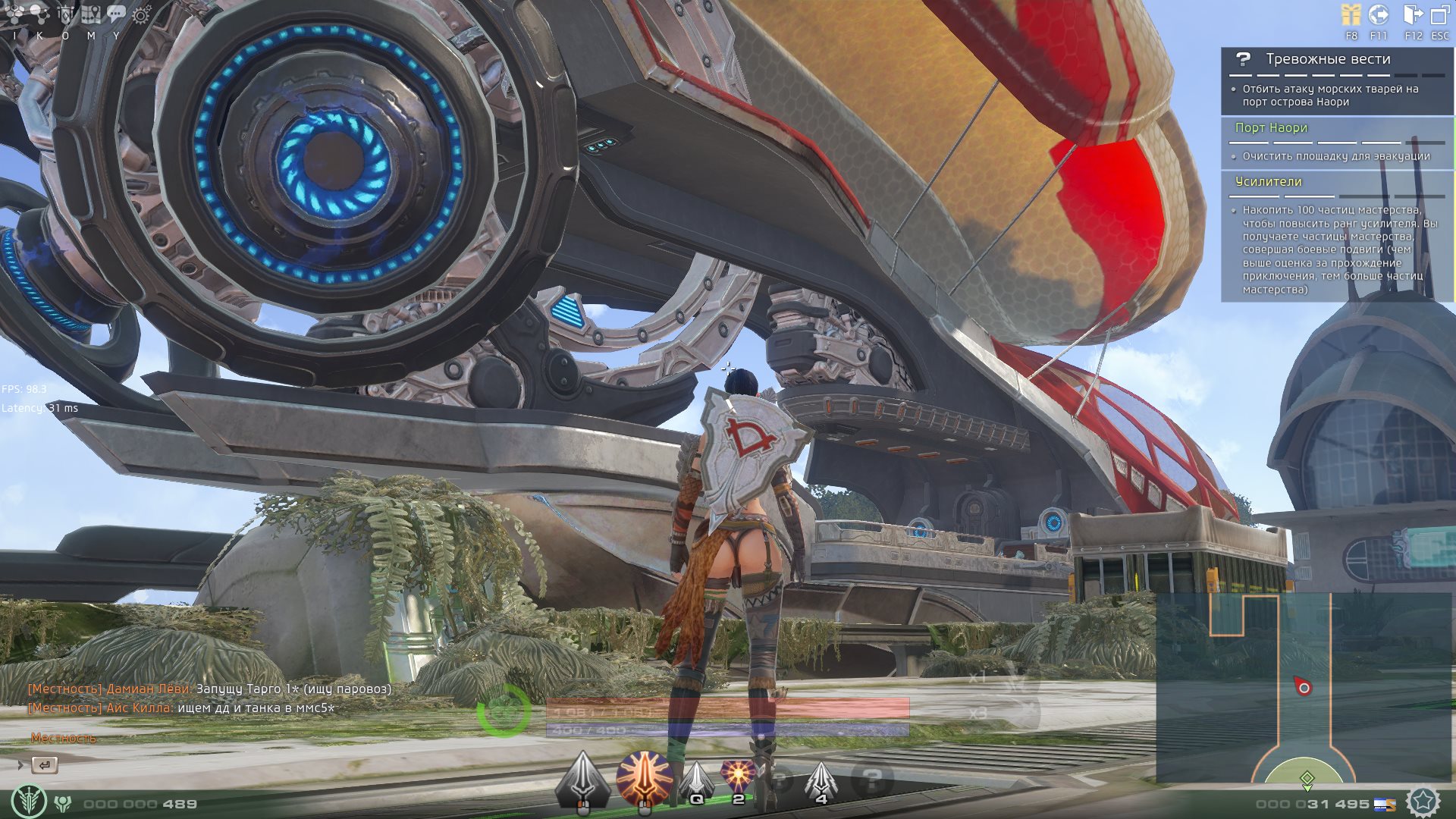Open the skill tree node icon
The image size is (1456, 819).
click(39, 14)
